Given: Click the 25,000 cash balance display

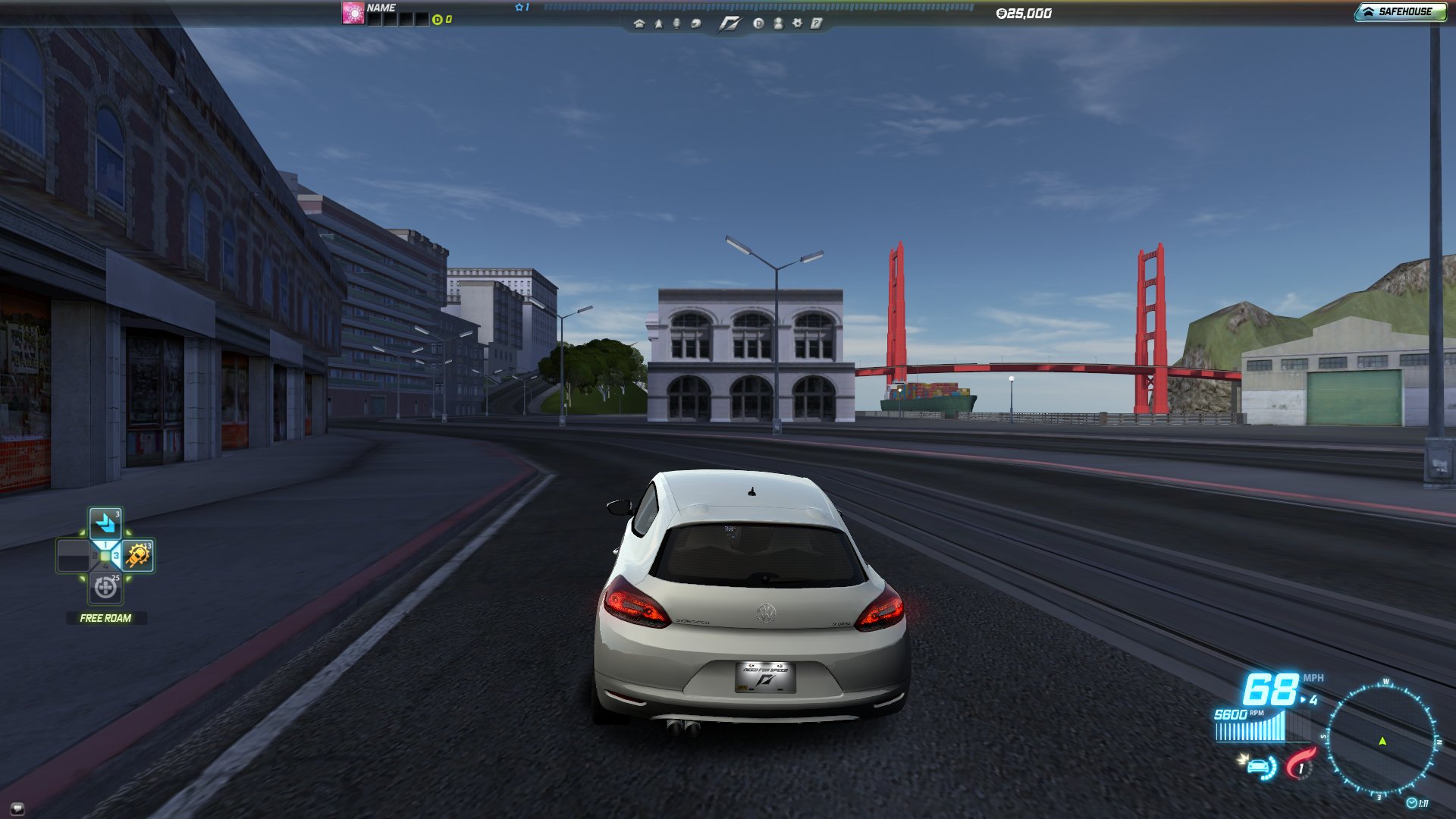Looking at the screenshot, I should pos(1024,13).
